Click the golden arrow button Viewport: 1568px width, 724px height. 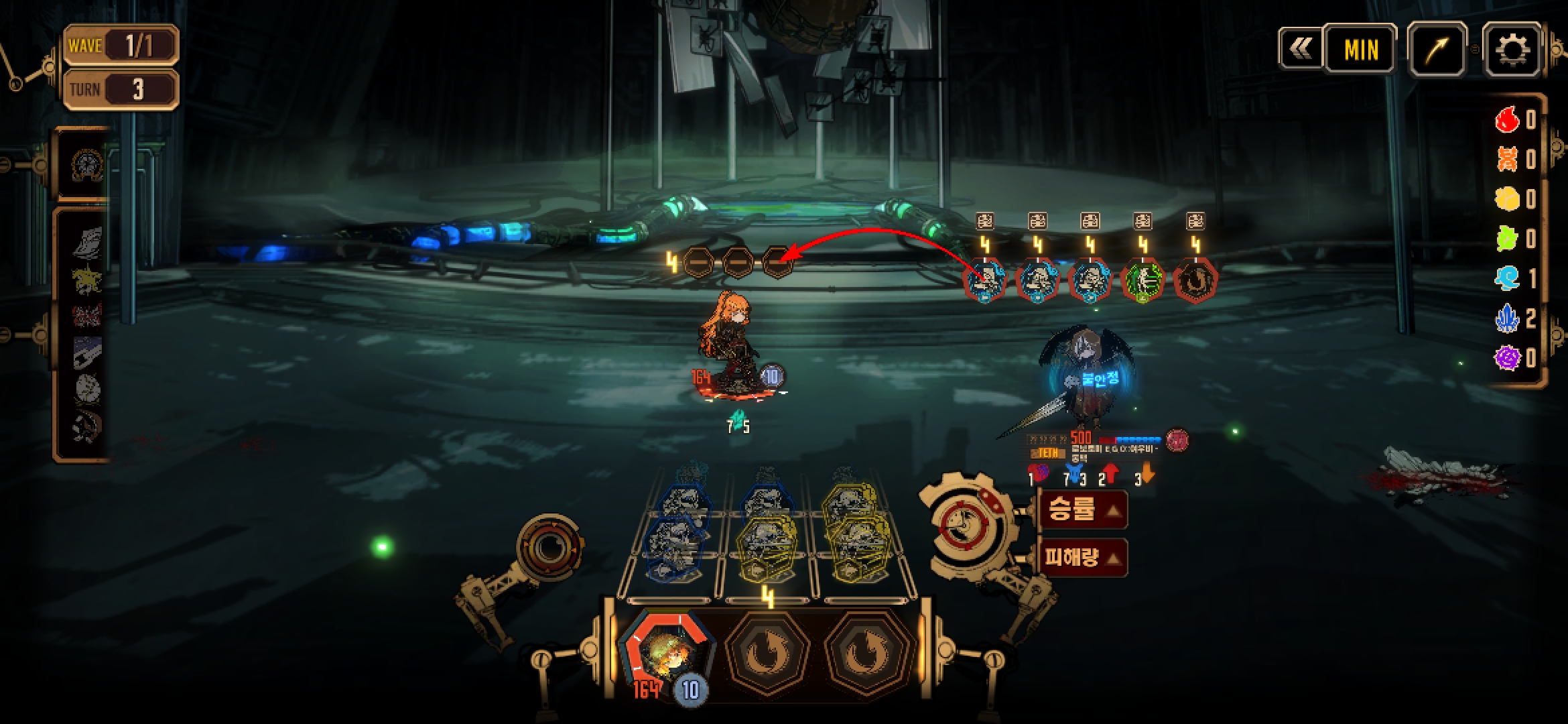(1437, 49)
